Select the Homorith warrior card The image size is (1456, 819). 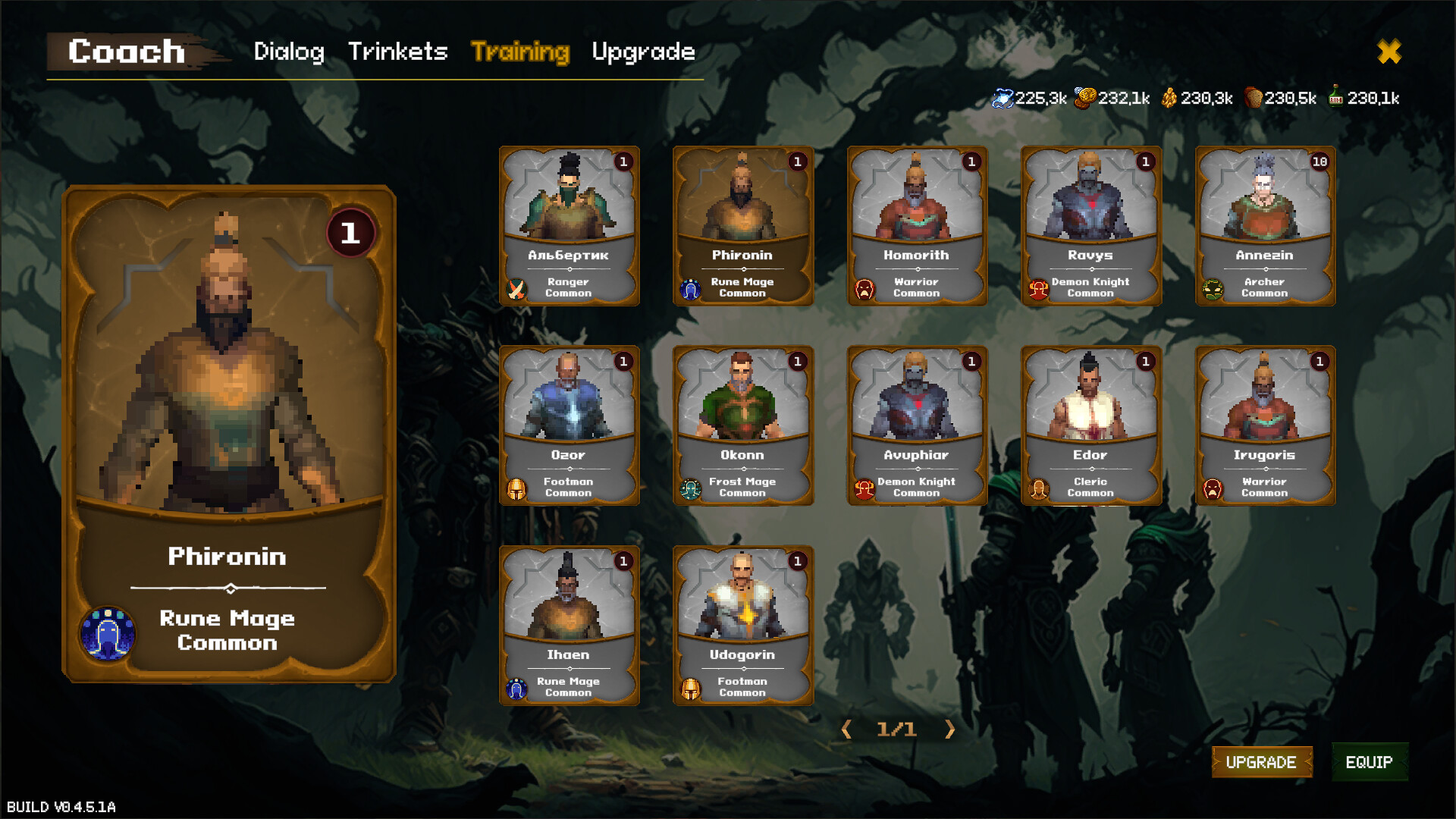click(x=916, y=225)
